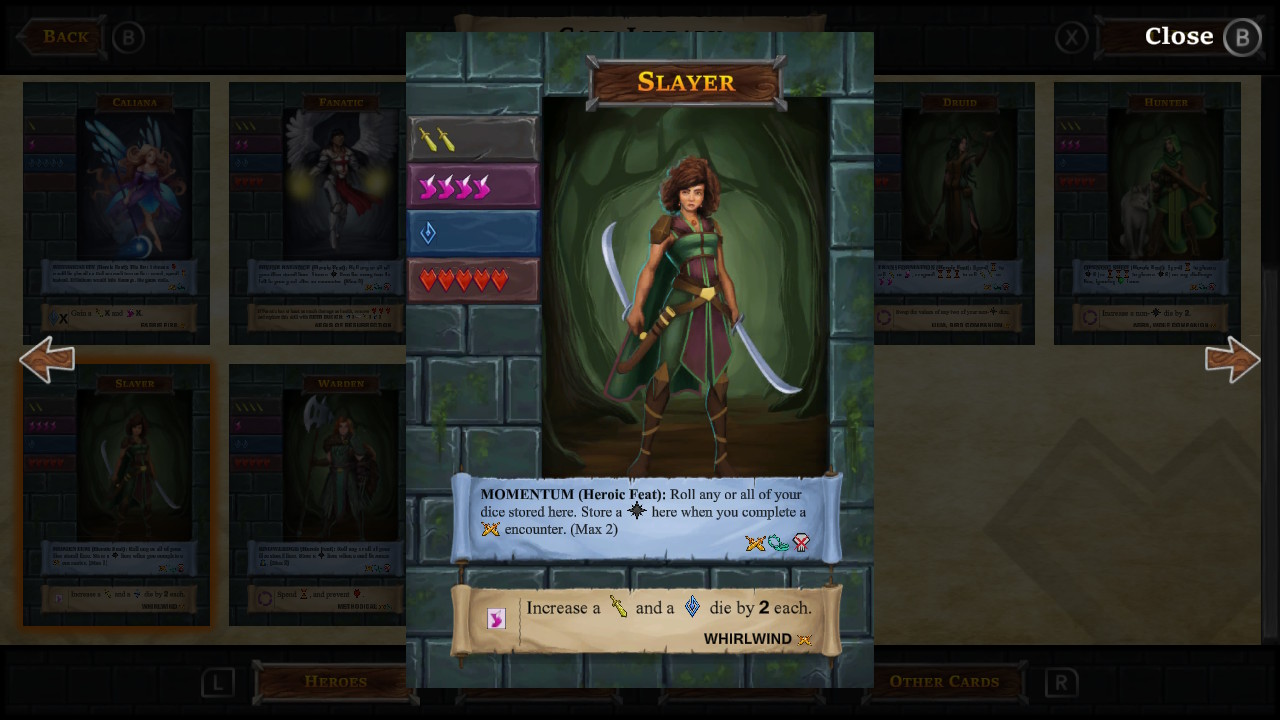Click the blue diamond icon in Whirlwind text
1280x720 pixels.
(x=691, y=606)
